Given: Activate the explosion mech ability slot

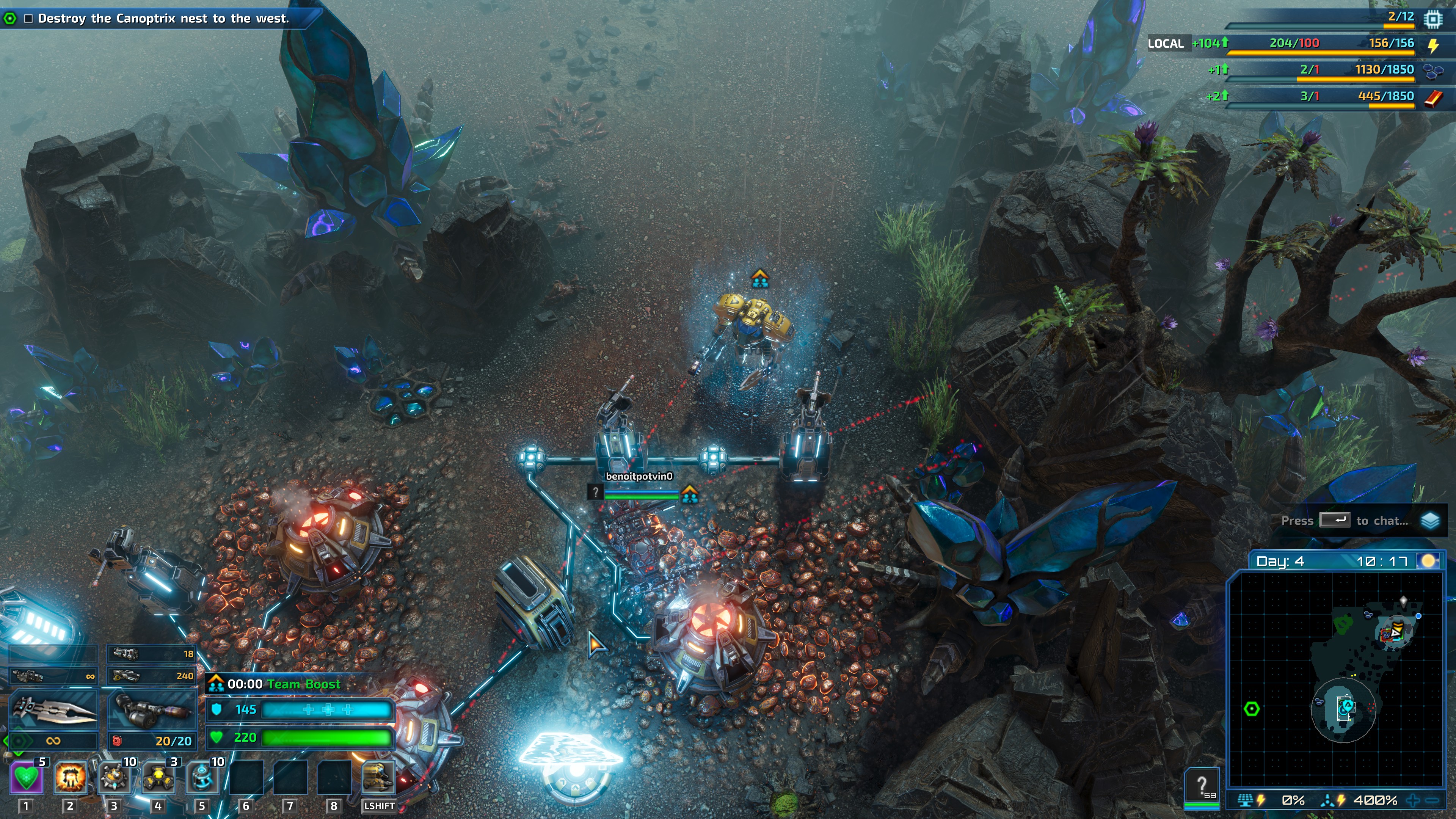Looking at the screenshot, I should point(70,778).
